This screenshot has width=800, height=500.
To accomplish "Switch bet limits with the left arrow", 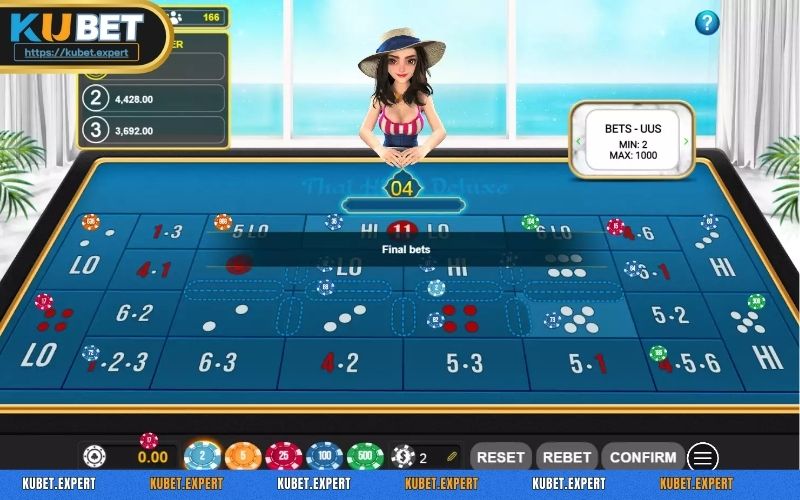I will pos(577,141).
